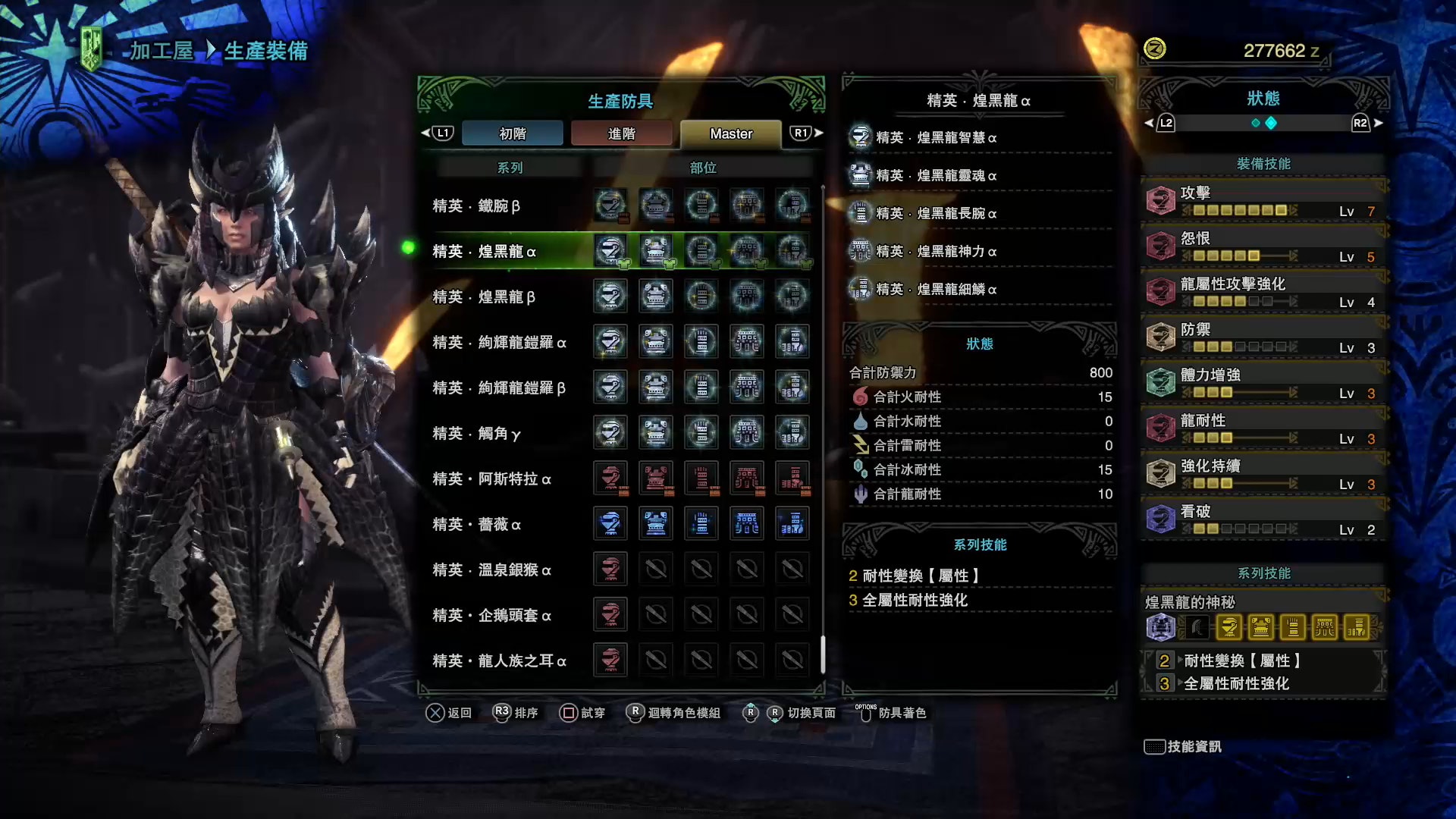Screen dimensions: 1456x819
Task: Pick the 精英・企鵝頭套α row
Action: pyautogui.click(x=491, y=616)
